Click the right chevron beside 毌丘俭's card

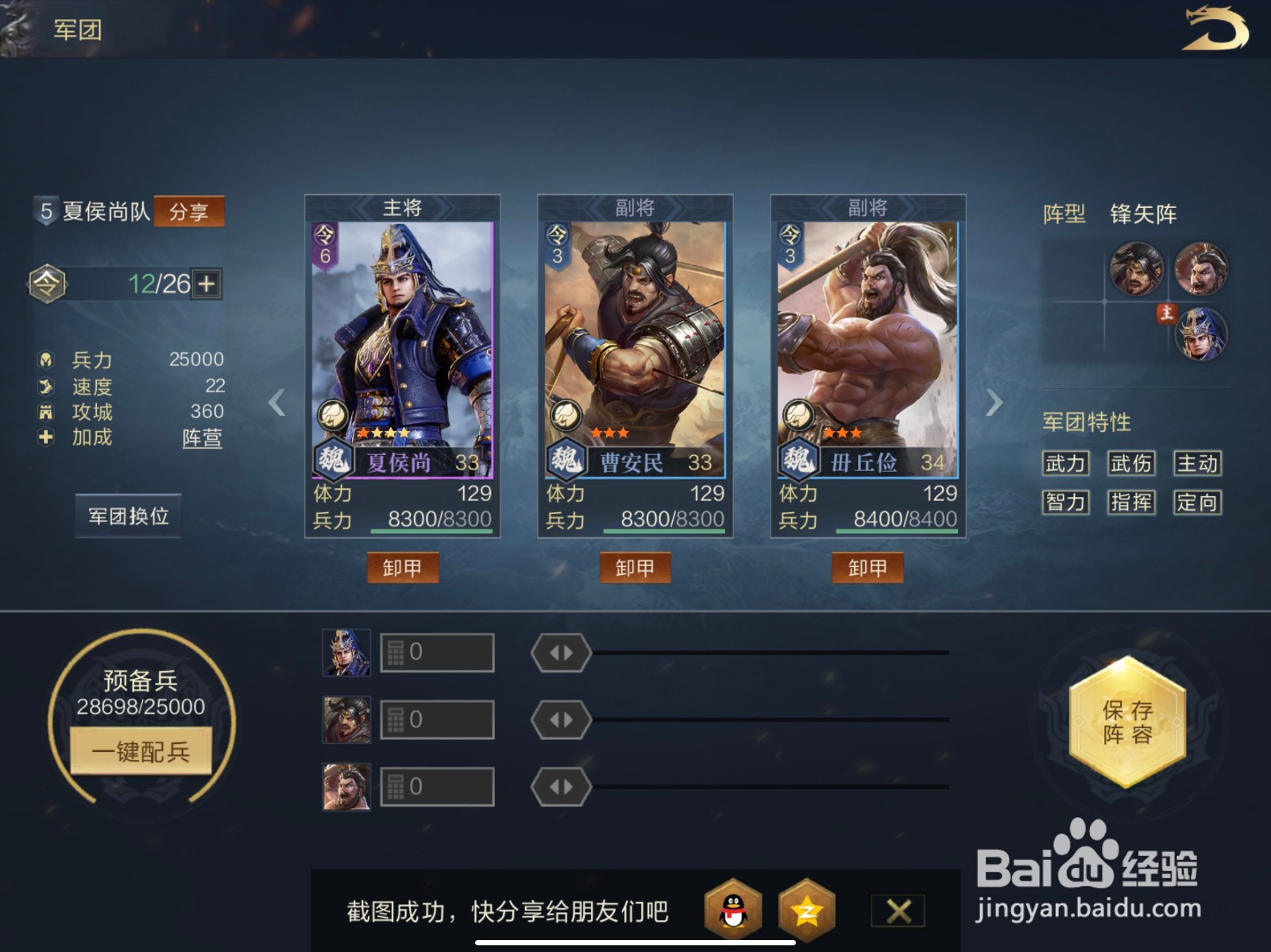[994, 404]
